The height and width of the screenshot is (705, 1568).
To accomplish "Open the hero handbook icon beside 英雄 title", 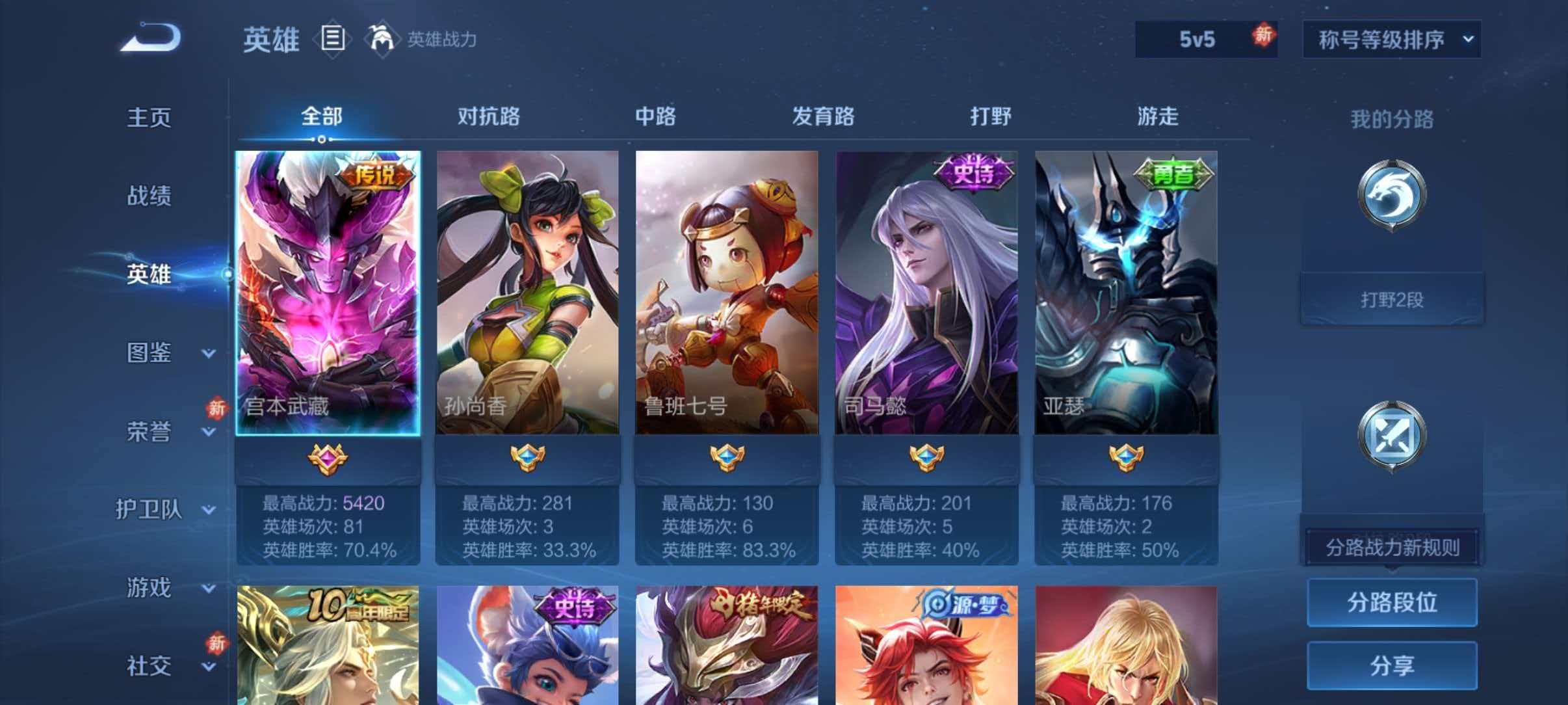I will [333, 39].
